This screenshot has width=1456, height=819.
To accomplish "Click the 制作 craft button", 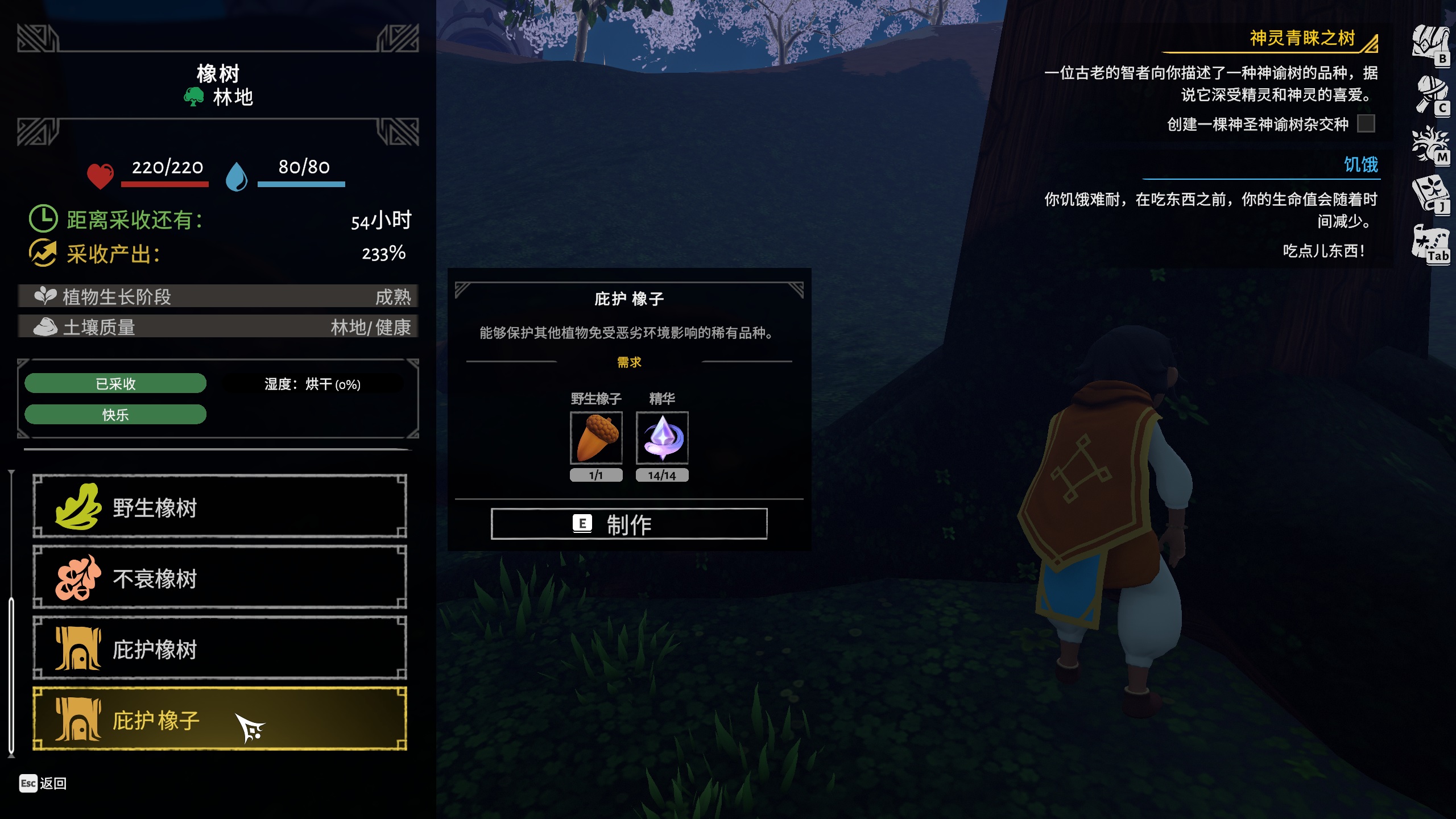I will point(628,524).
